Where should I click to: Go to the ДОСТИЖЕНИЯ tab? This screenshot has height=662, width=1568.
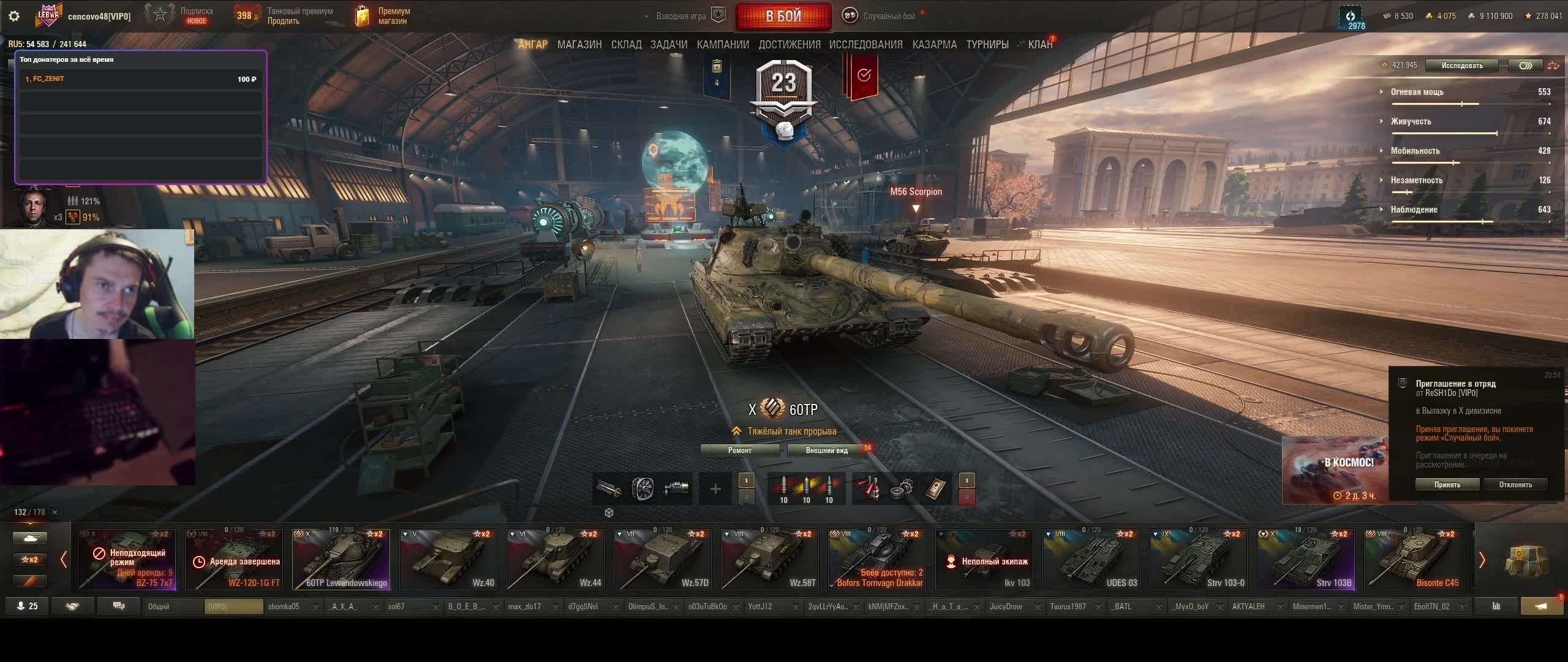pos(789,45)
